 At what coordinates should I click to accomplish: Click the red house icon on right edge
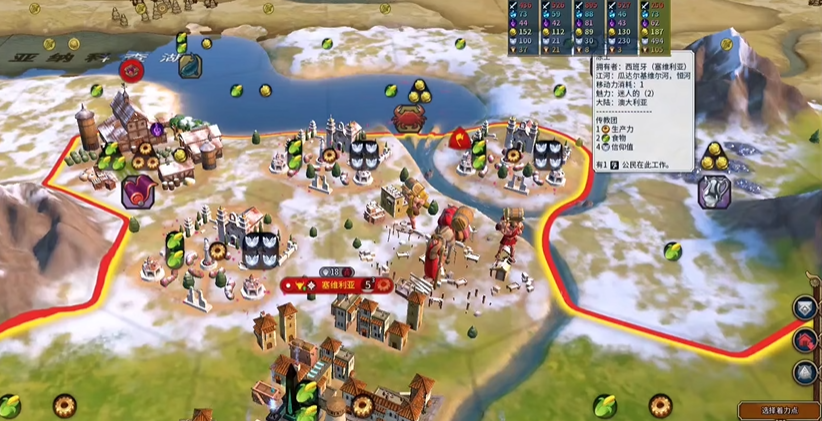pos(808,341)
